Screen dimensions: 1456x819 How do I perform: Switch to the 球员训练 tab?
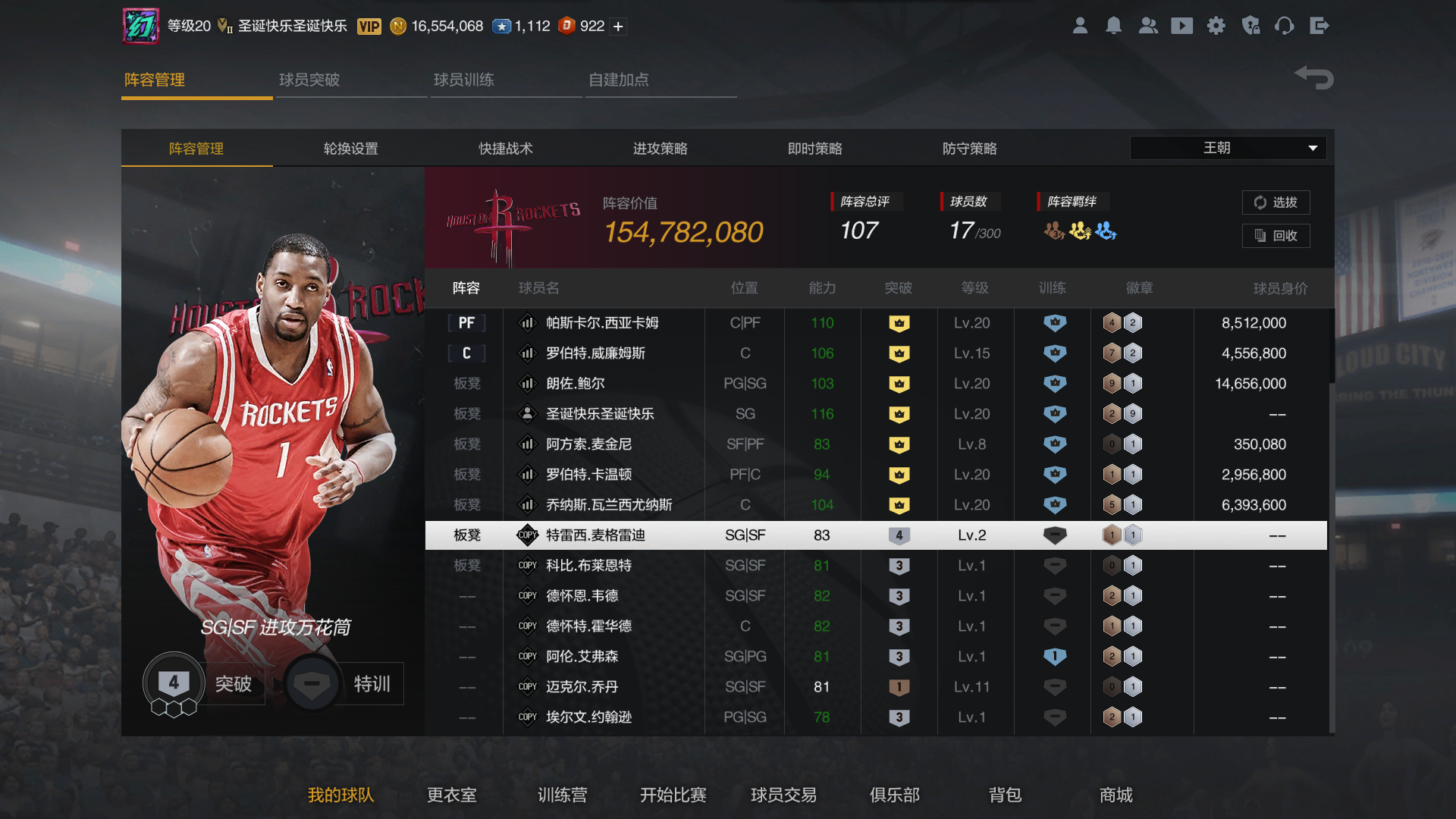coord(464,80)
